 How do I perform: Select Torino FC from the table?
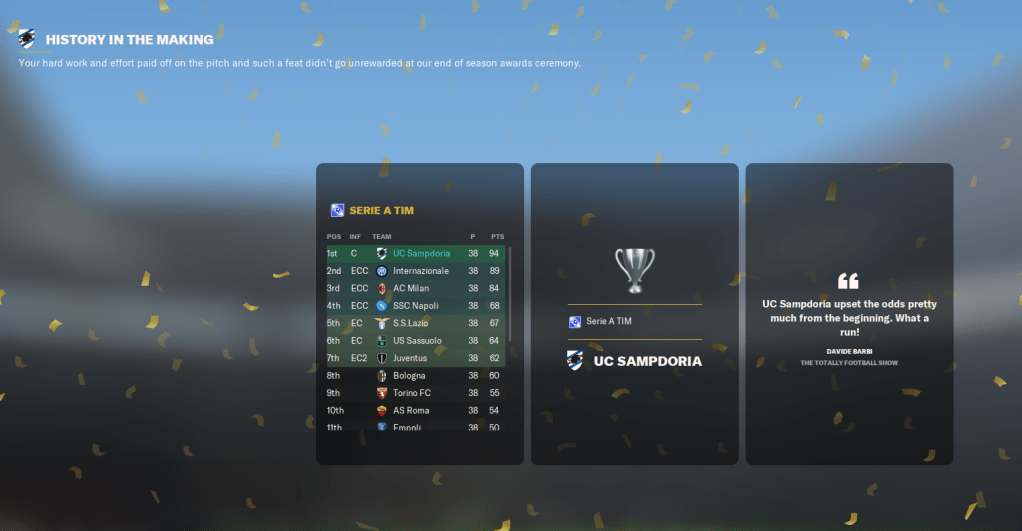pyautogui.click(x=411, y=393)
